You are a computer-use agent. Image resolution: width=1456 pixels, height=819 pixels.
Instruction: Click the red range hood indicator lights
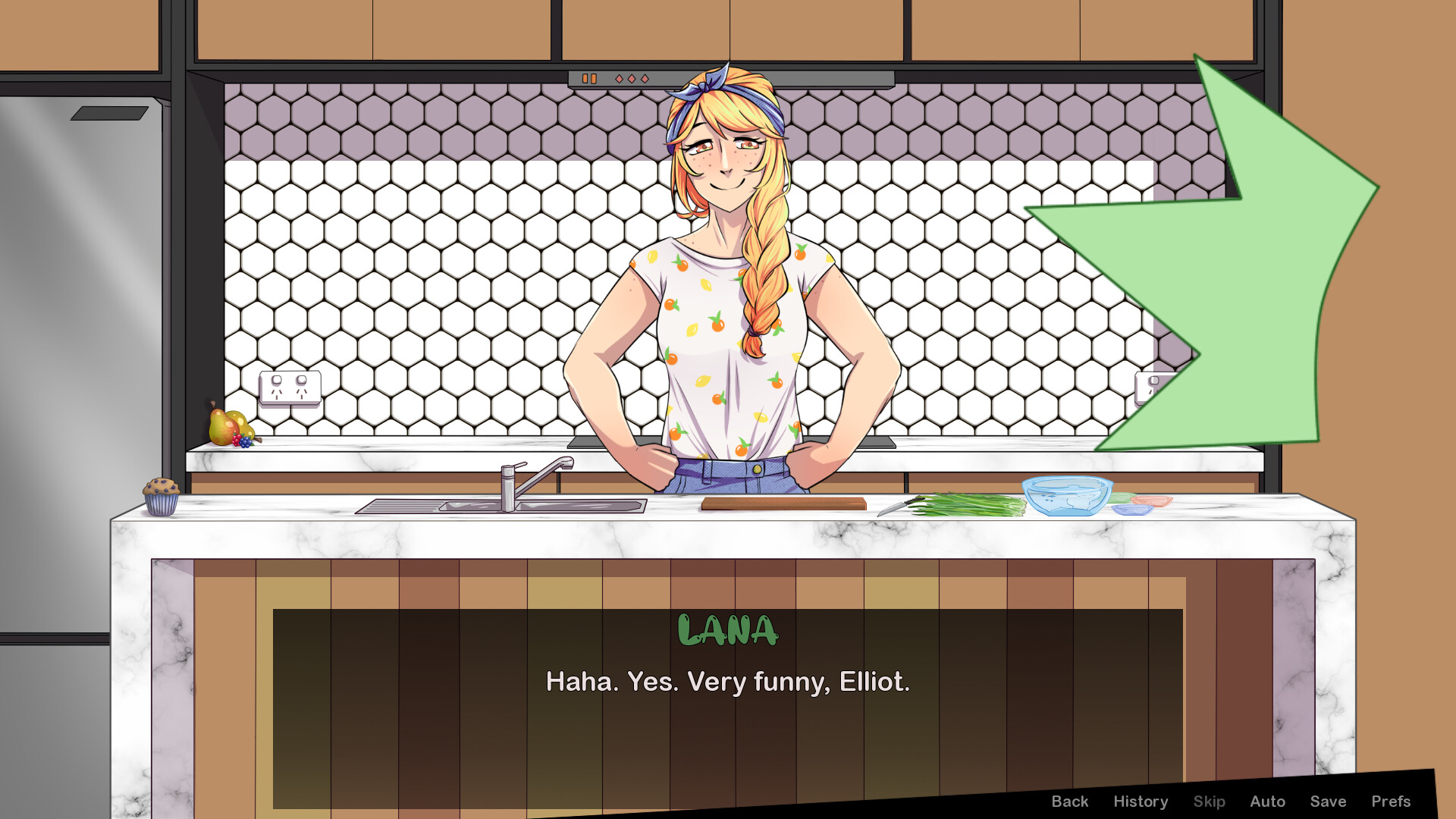[631, 78]
